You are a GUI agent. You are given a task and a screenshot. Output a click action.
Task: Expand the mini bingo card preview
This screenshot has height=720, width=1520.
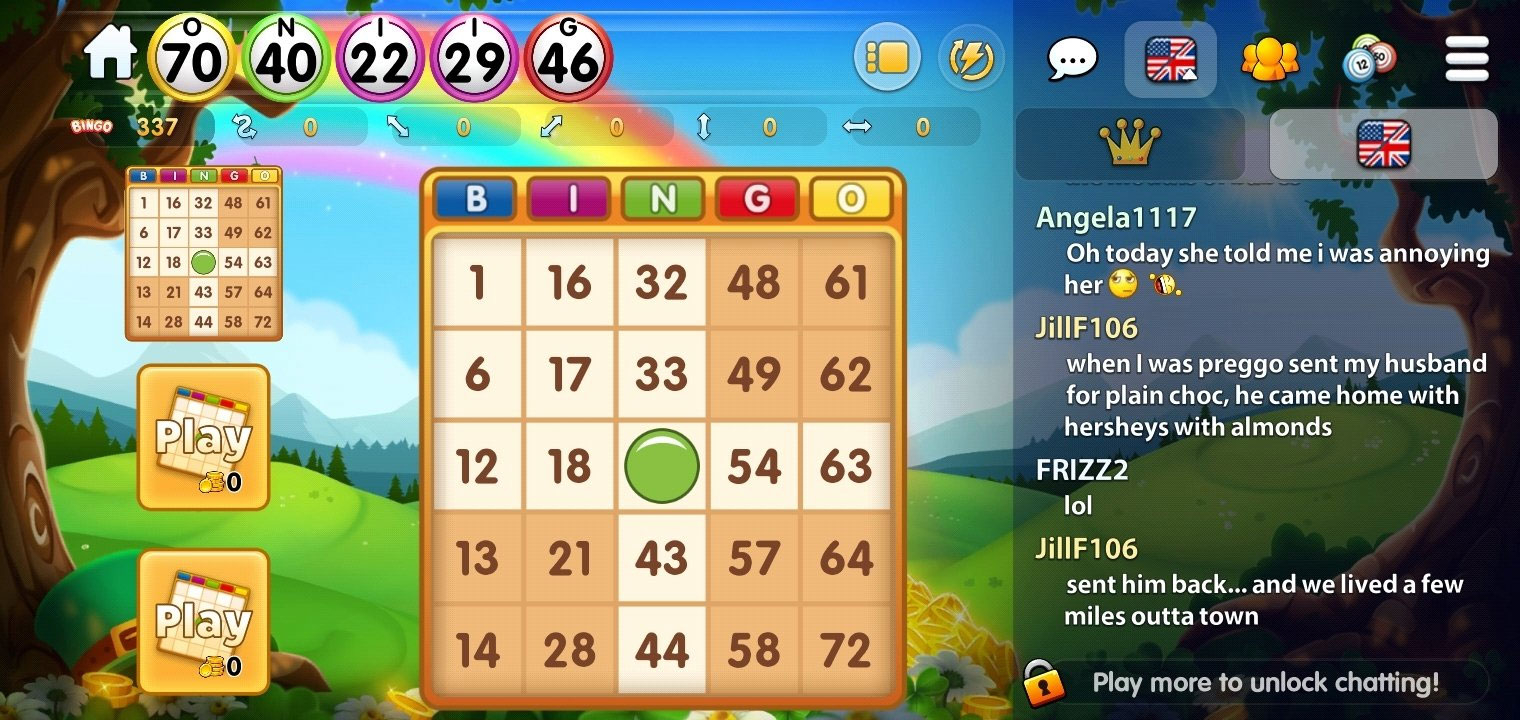coord(204,252)
